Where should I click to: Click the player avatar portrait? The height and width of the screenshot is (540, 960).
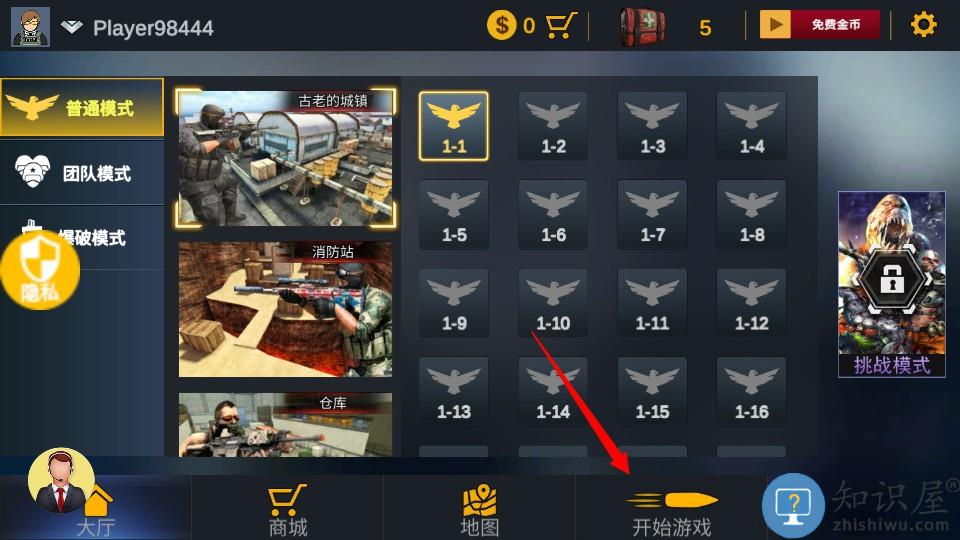[x=30, y=26]
